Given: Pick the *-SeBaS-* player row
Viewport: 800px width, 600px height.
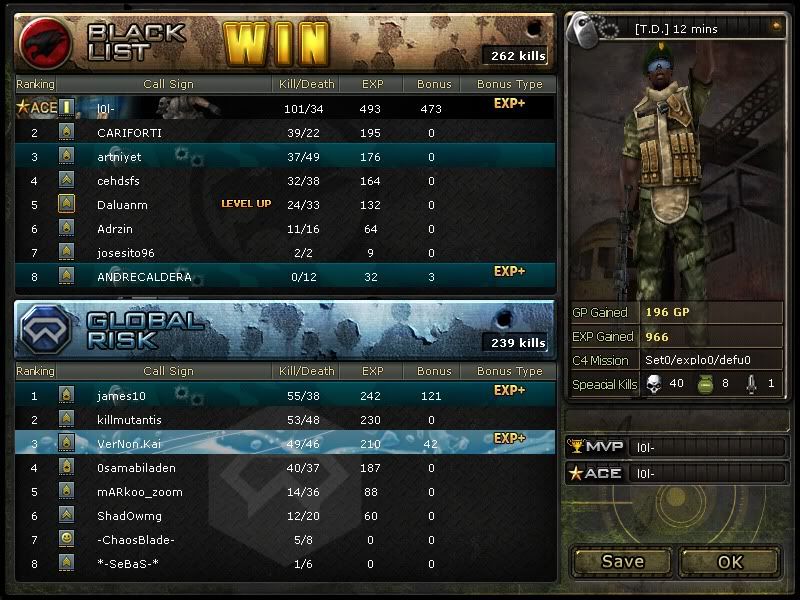Looking at the screenshot, I should click(x=285, y=564).
